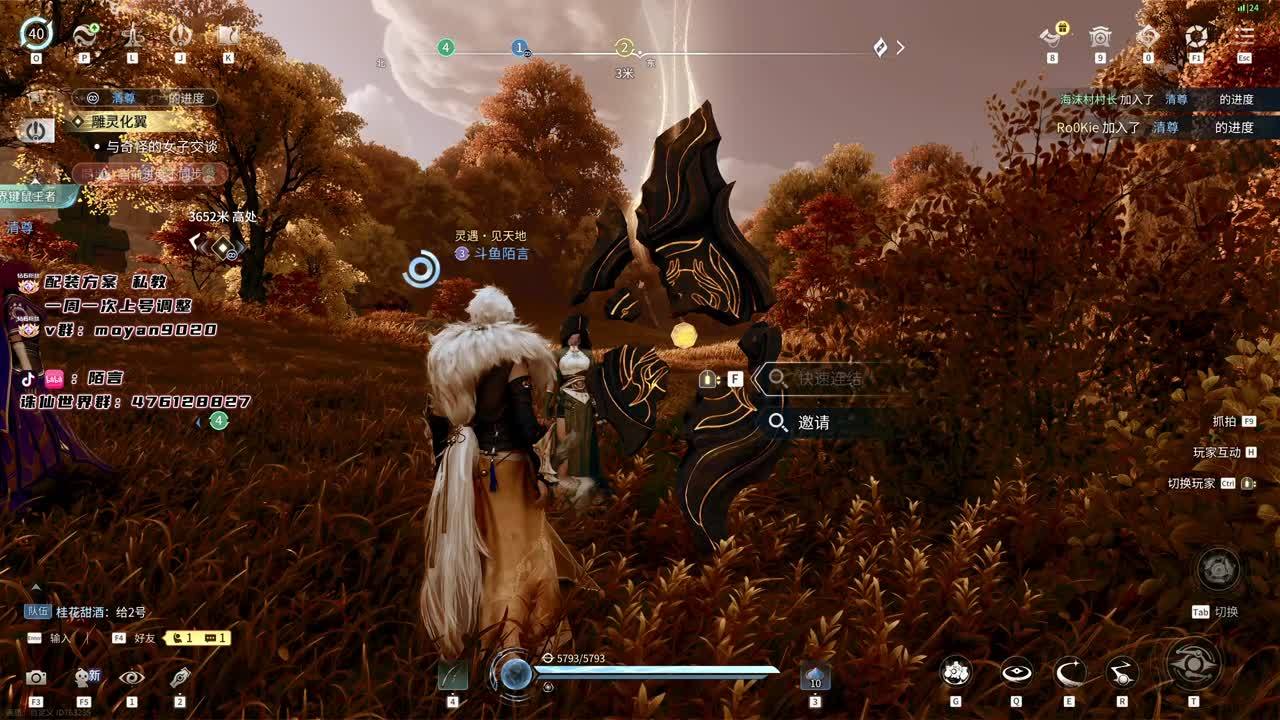Viewport: 1280px width, 720px height.
Task: Choose the 快速连结 quick link option
Action: pyautogui.click(x=828, y=379)
